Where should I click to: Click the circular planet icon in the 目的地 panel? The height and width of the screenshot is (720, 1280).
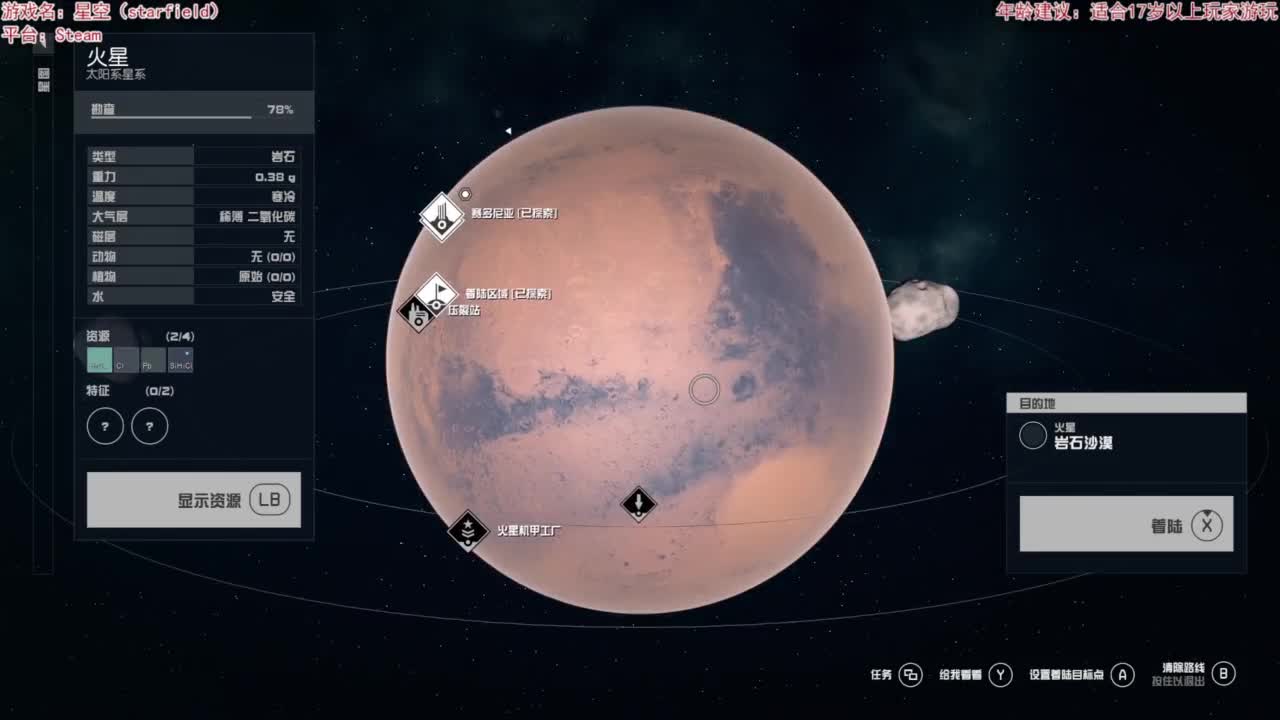[x=1033, y=436]
